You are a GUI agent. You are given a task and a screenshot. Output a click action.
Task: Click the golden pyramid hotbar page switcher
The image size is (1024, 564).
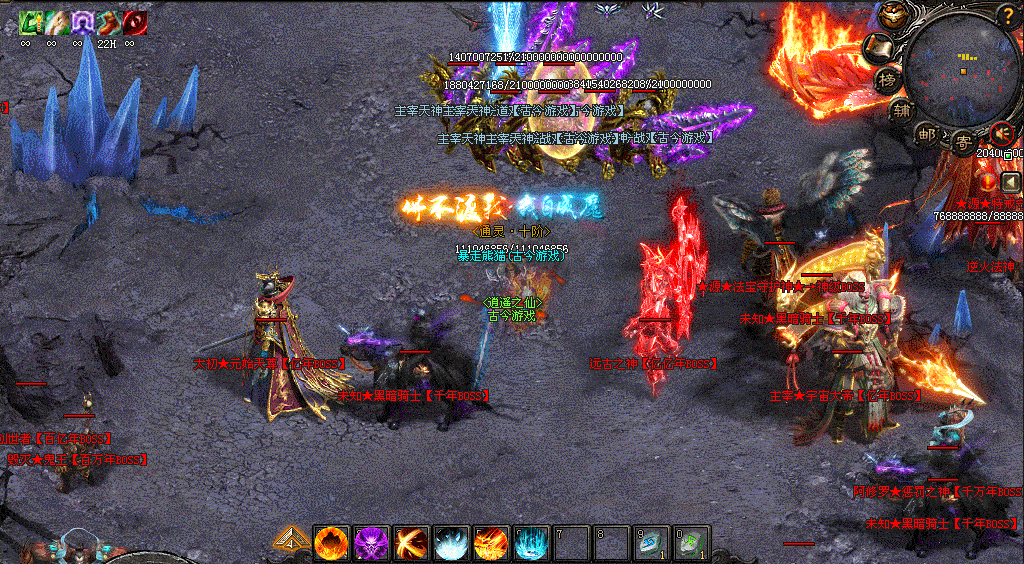pyautogui.click(x=290, y=542)
